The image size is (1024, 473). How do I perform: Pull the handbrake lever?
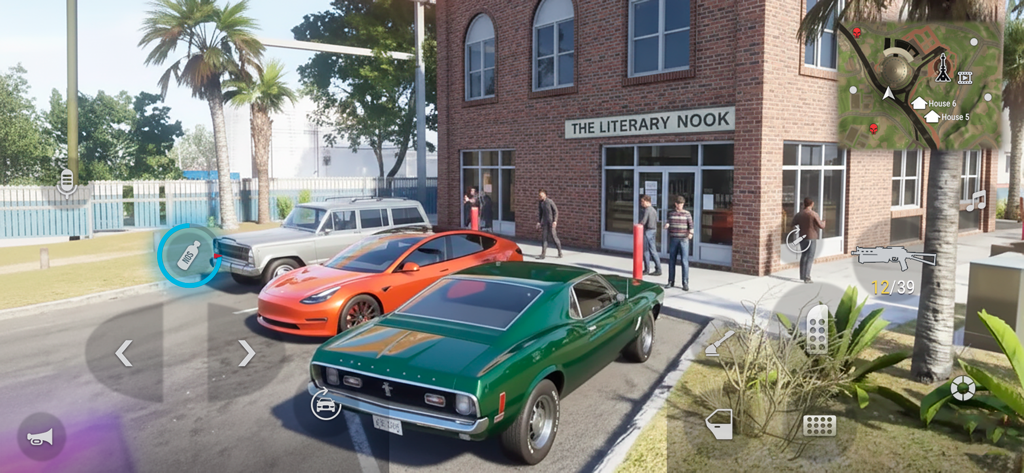pos(720,344)
